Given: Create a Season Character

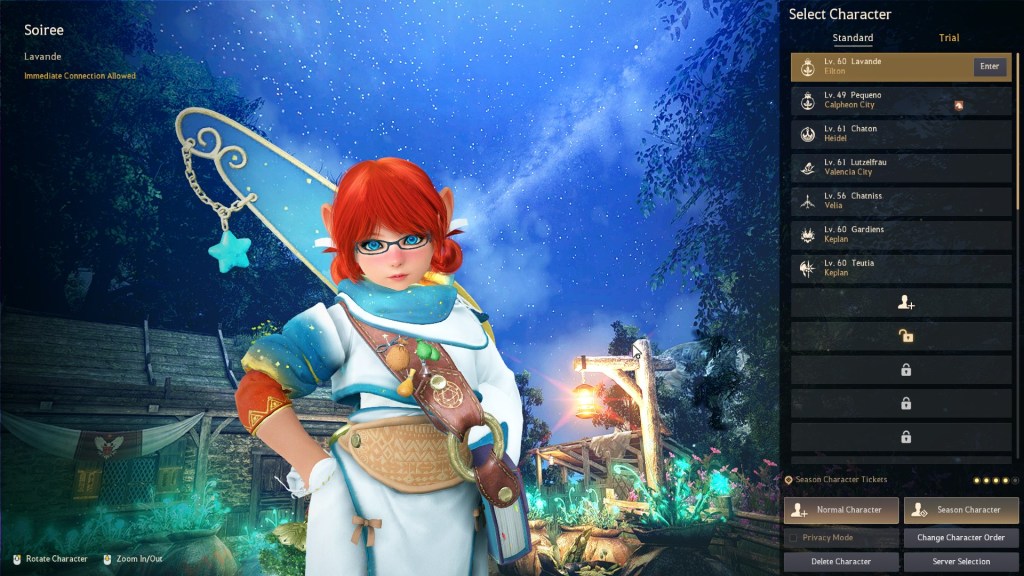Looking at the screenshot, I should 961,510.
